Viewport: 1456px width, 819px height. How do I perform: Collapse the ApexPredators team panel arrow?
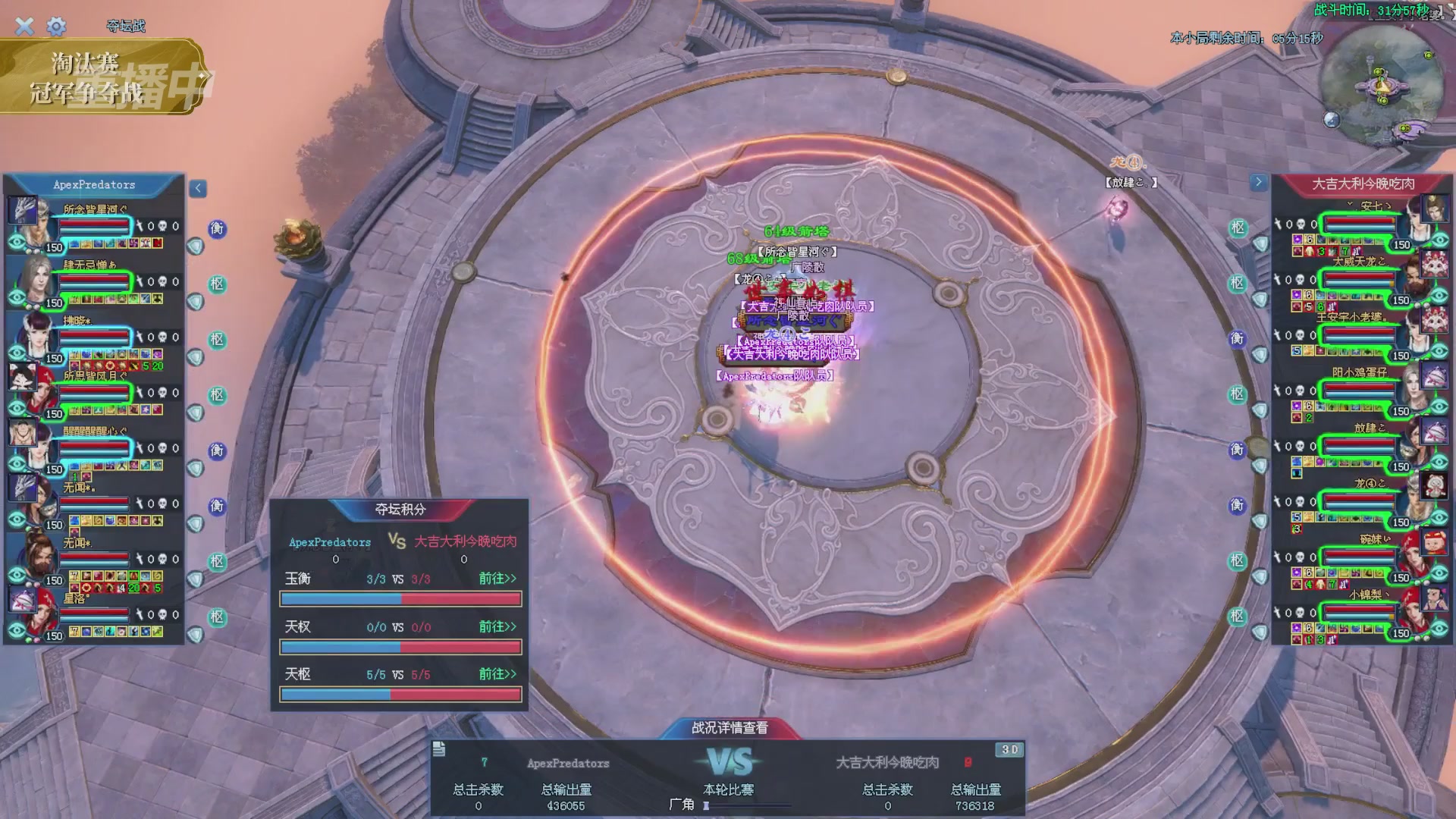[198, 188]
